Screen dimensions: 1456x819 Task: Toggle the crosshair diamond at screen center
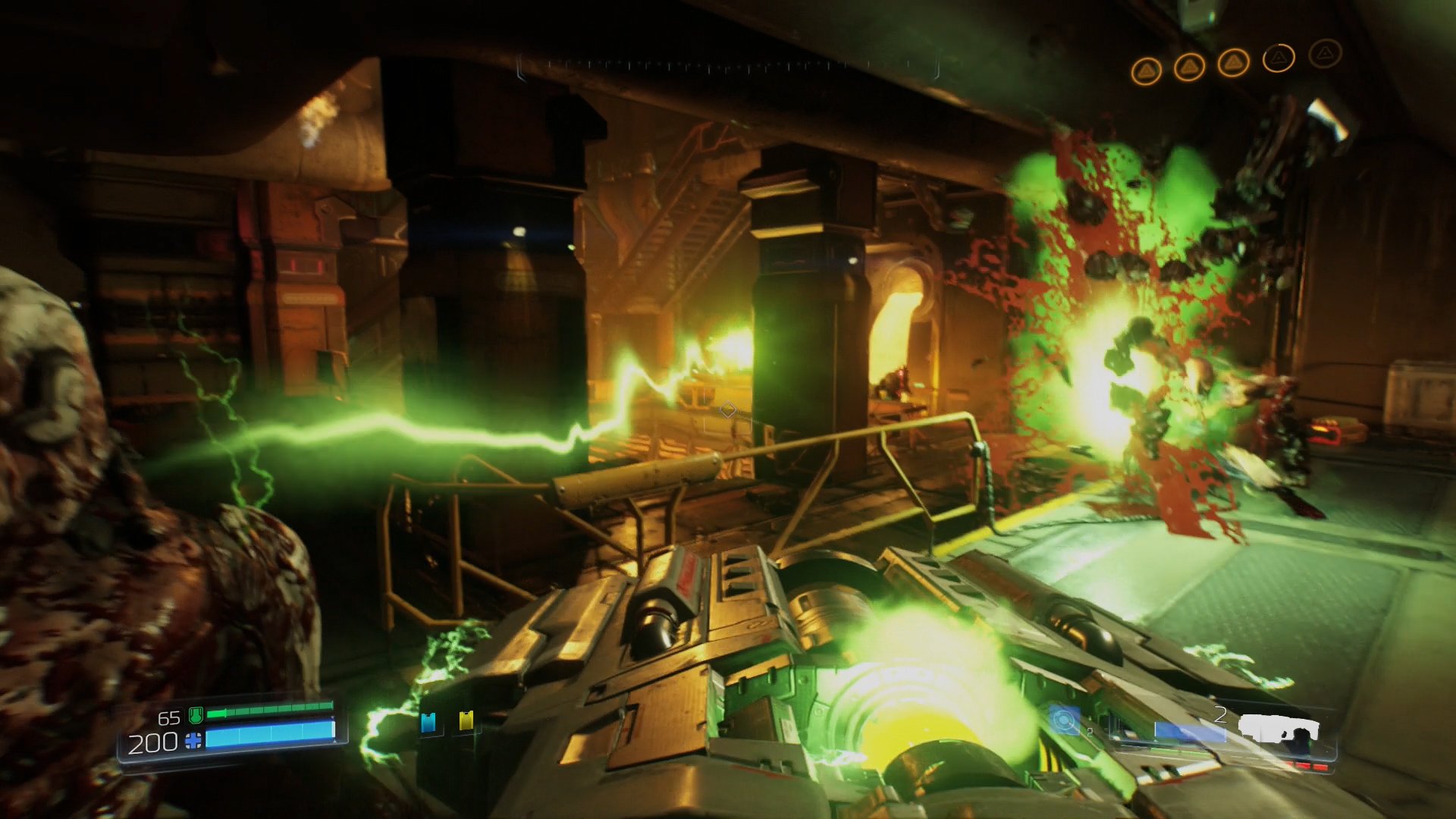coord(728,409)
